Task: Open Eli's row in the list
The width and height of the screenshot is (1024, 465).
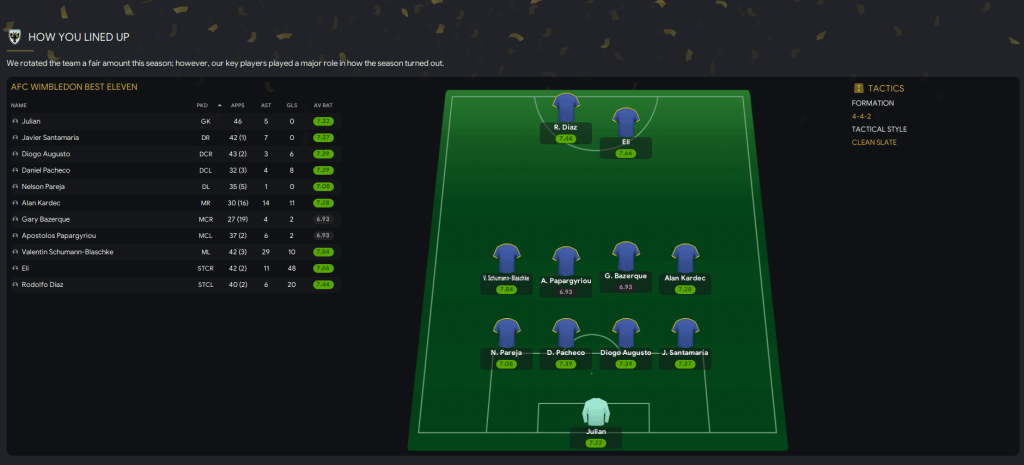Action: [x=24, y=268]
